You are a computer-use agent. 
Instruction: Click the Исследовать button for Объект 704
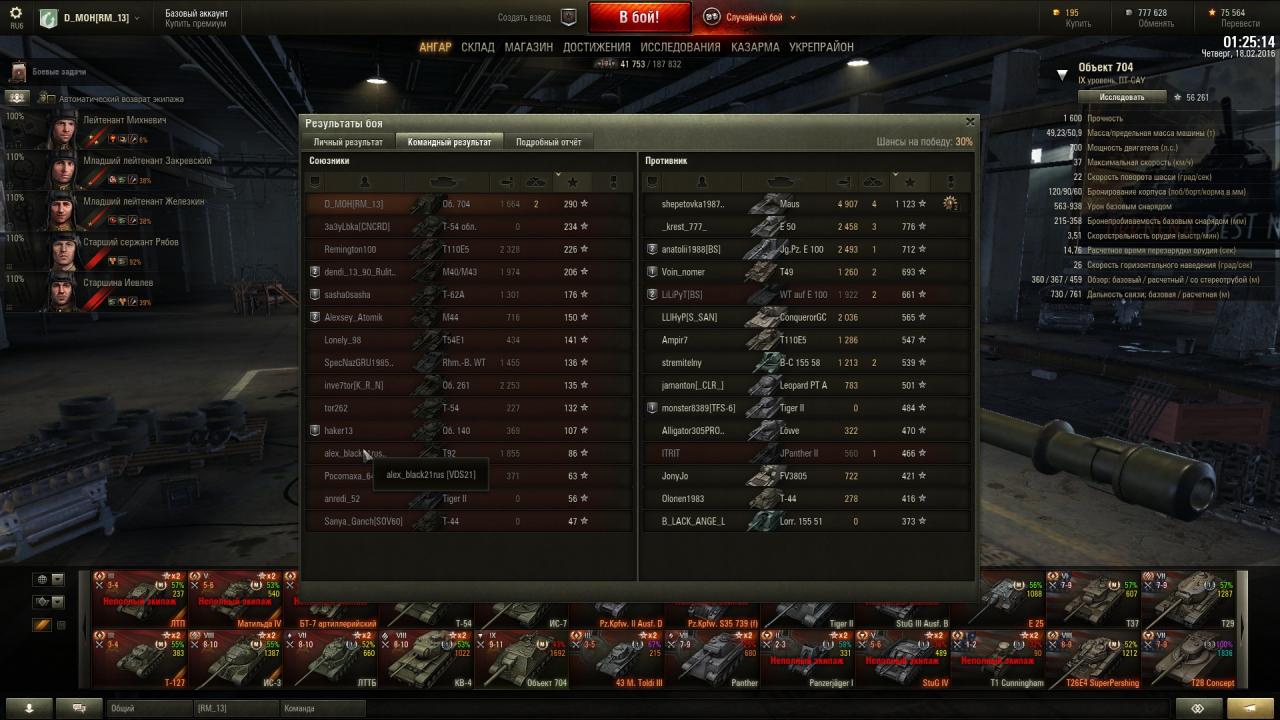tap(1121, 97)
